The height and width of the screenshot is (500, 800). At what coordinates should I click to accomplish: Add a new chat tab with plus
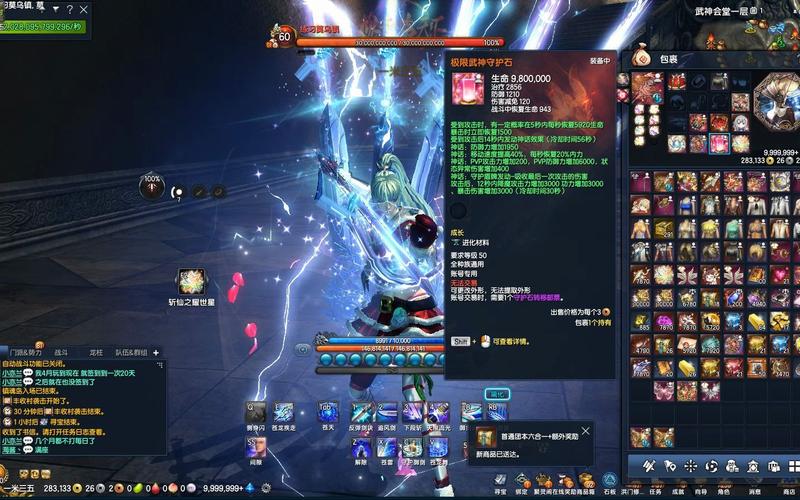156,352
